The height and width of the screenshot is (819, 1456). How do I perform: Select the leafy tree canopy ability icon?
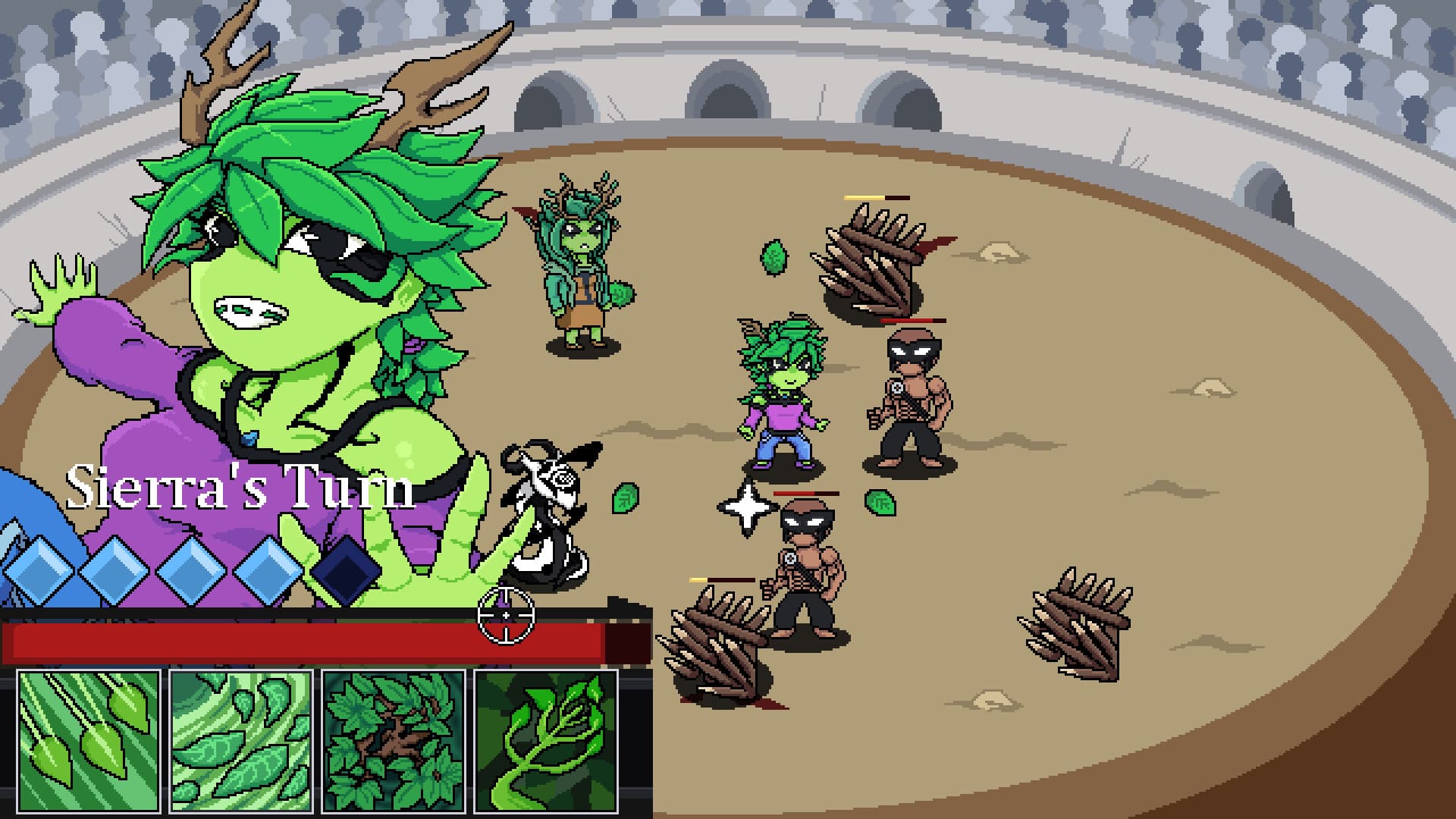pyautogui.click(x=394, y=747)
